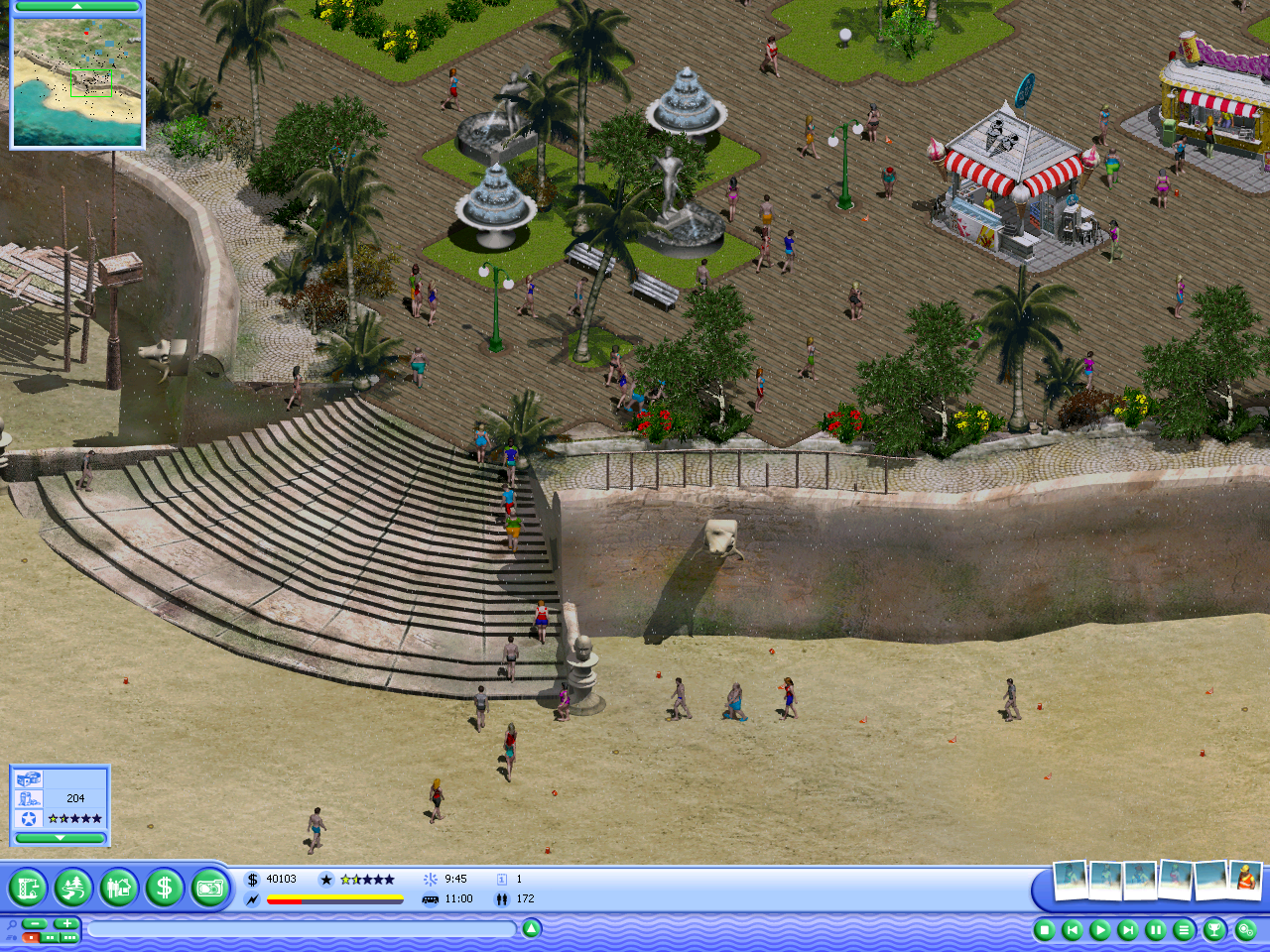Pause the game simulation
Screen dimensions: 1270x952
tap(1156, 929)
